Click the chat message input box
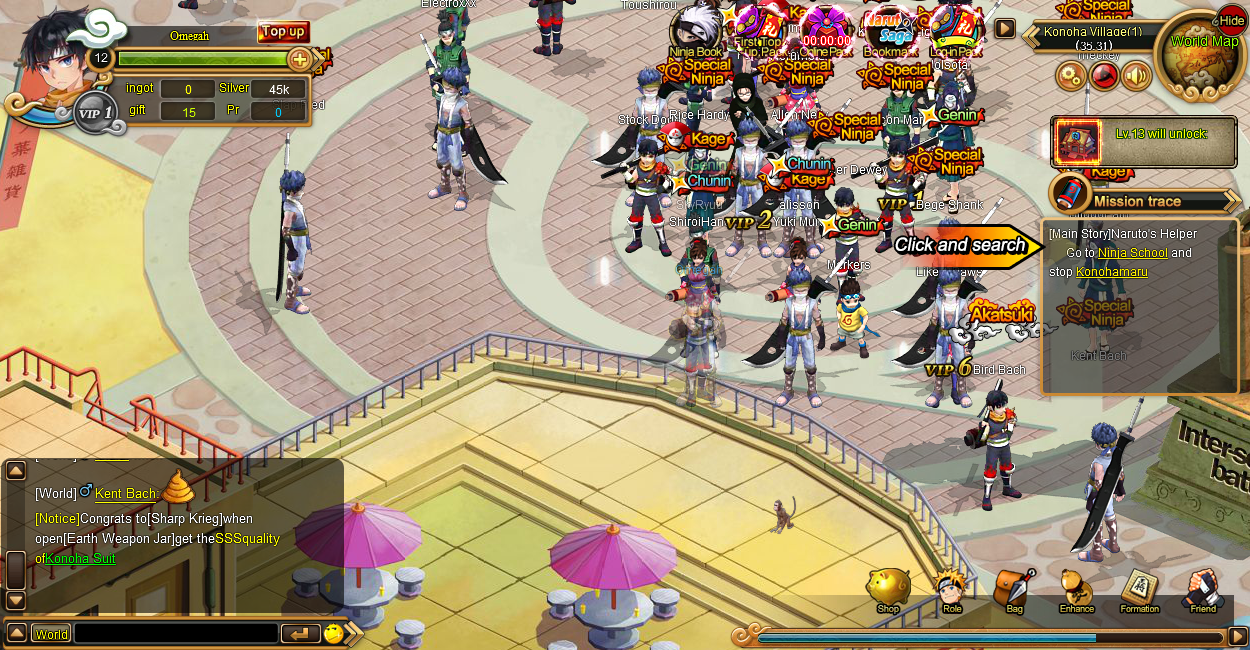 tap(176, 634)
